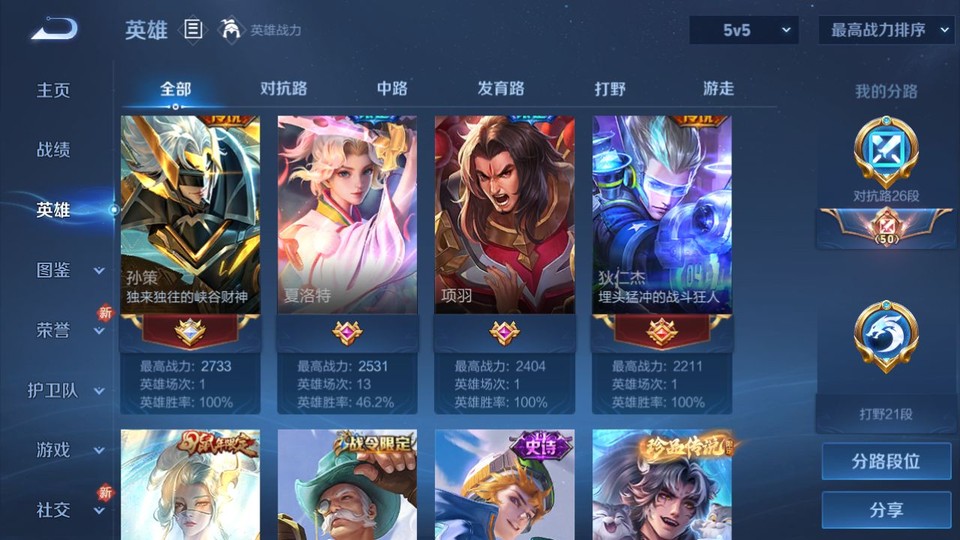960x540 pixels.
Task: Open the 主页 sidebar entry
Action: pos(54,90)
